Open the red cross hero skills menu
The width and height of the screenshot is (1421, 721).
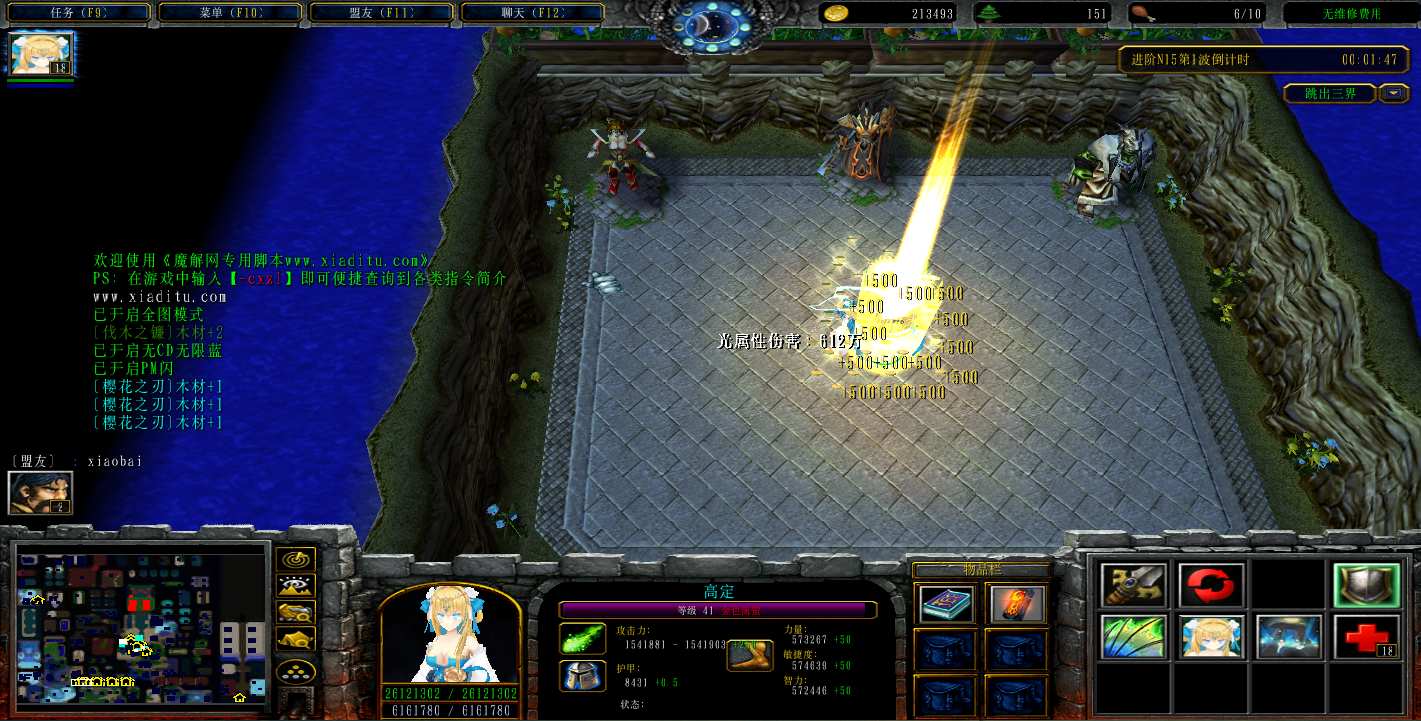tap(1366, 637)
